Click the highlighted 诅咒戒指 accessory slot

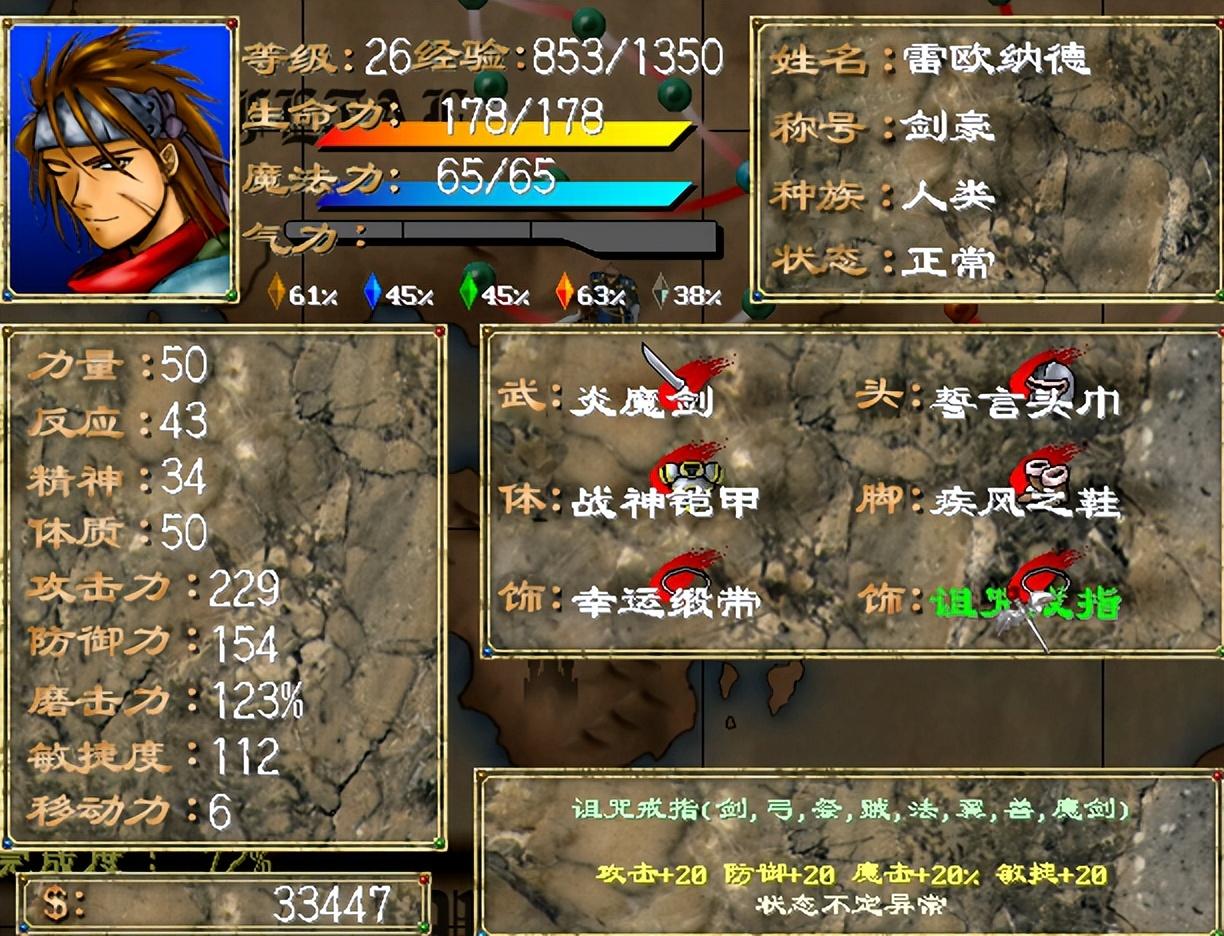point(1025,602)
